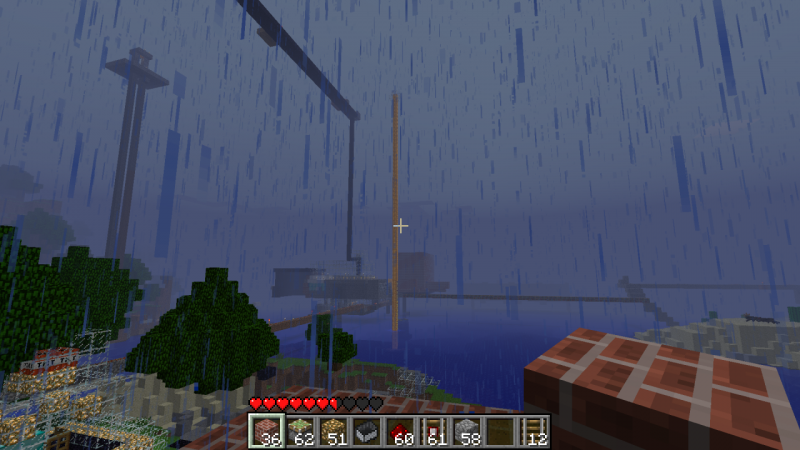This screenshot has width=800, height=450.
Task: Select the grass block stack of 62
Action: tap(298, 431)
